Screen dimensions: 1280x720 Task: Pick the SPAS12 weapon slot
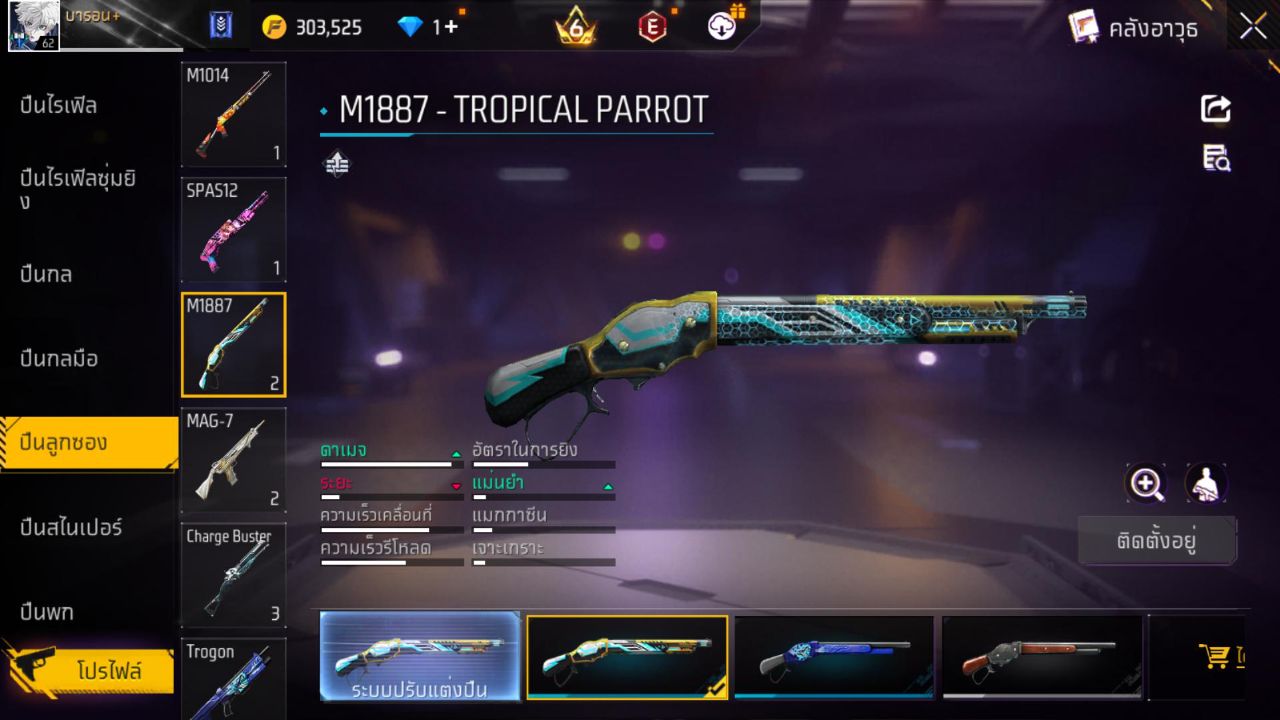coord(233,229)
